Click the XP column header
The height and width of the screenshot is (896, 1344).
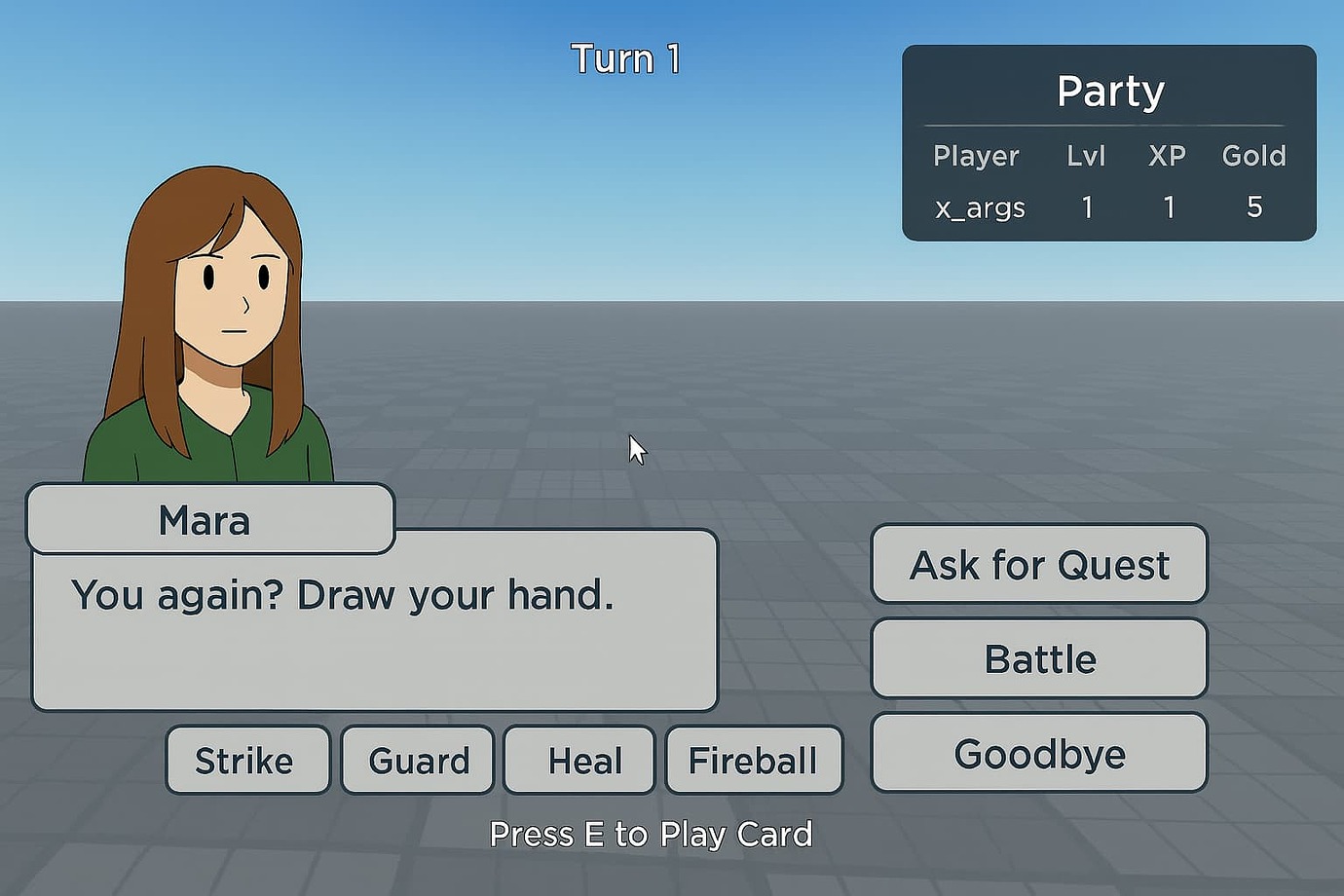click(1168, 156)
